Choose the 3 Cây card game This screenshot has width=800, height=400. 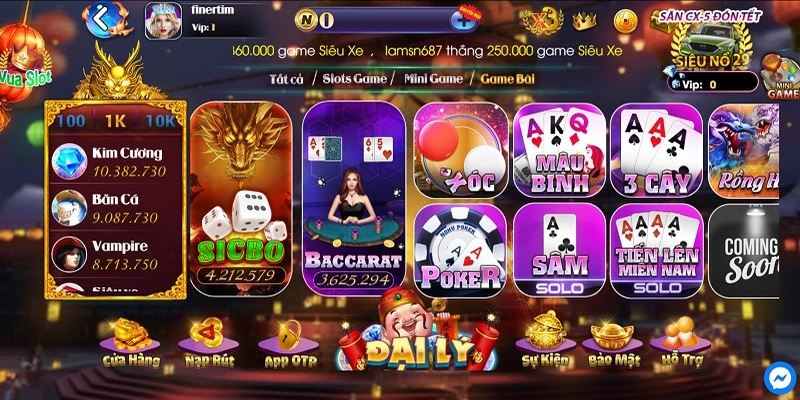[656, 149]
